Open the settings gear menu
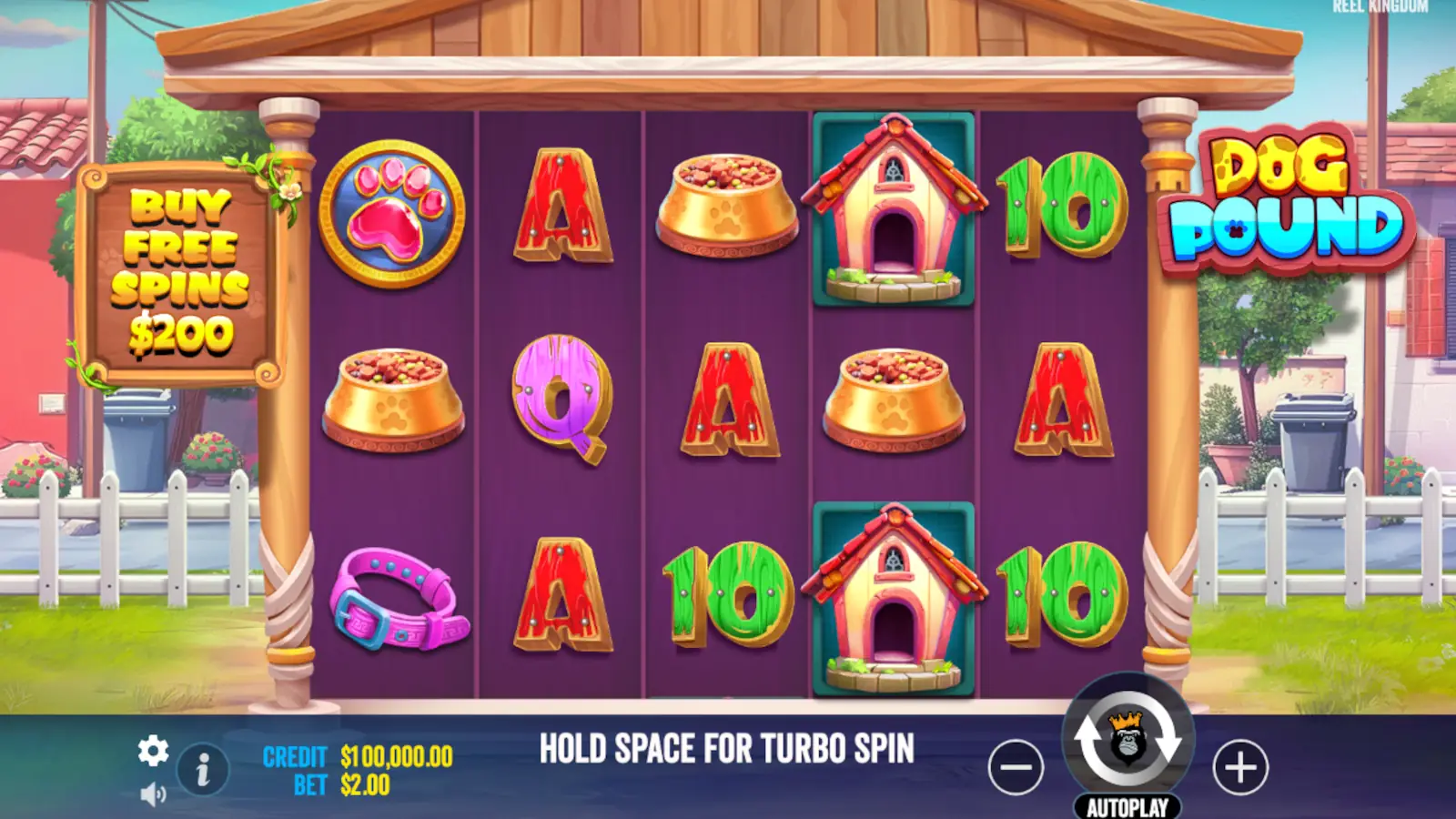The width and height of the screenshot is (1456, 819). coord(155,753)
